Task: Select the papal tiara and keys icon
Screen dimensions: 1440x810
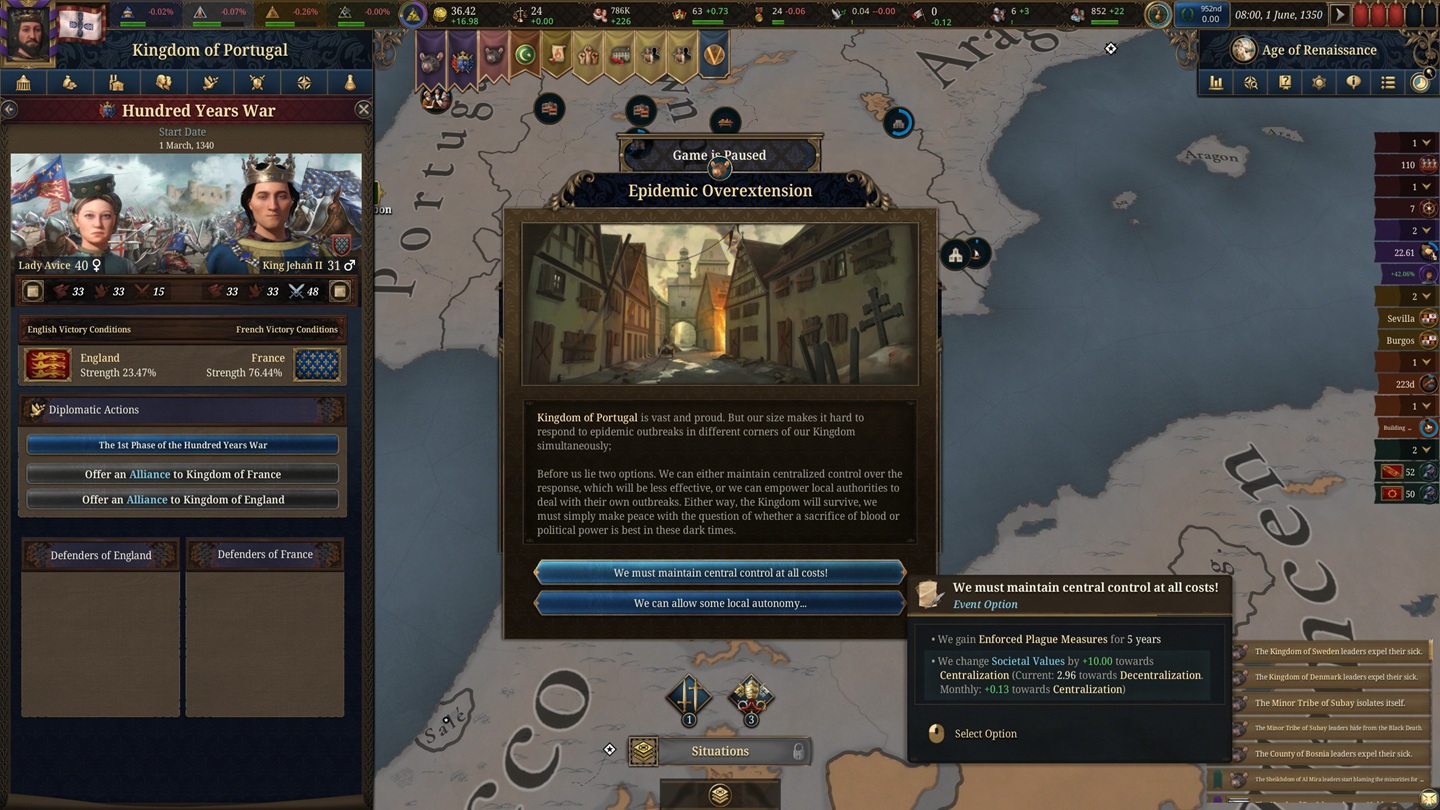Action: point(750,695)
